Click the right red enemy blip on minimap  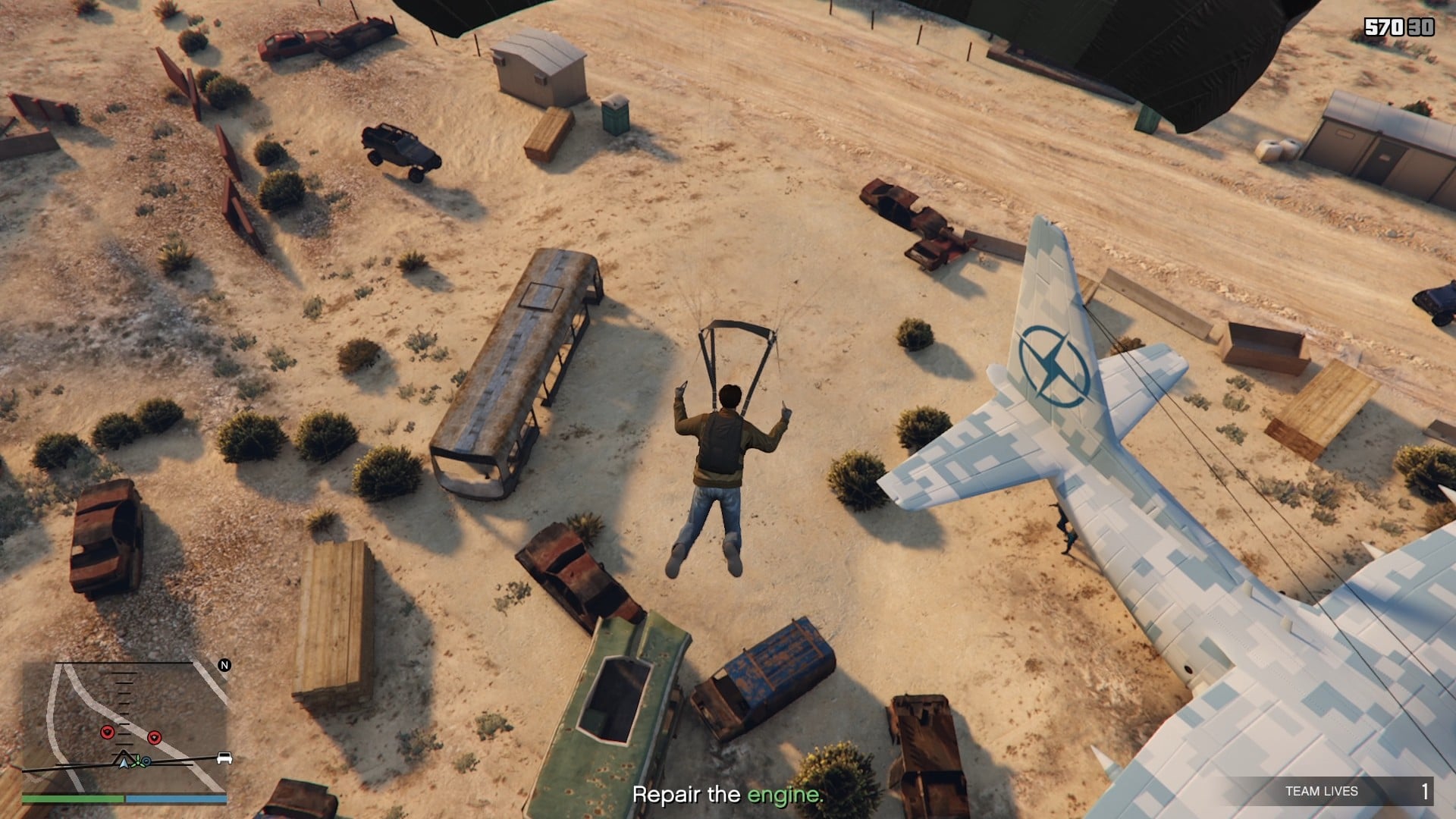click(x=155, y=737)
